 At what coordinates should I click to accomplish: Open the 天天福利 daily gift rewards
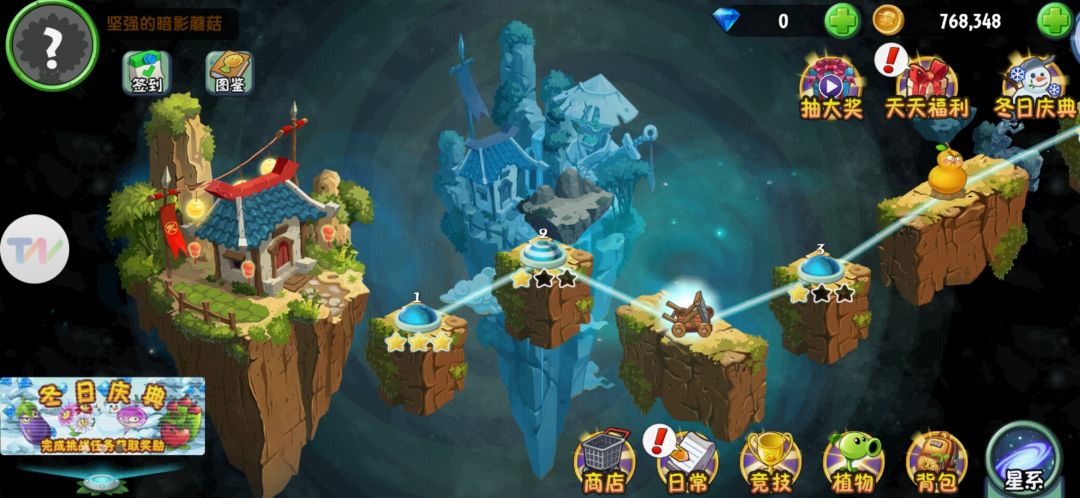pyautogui.click(x=926, y=85)
